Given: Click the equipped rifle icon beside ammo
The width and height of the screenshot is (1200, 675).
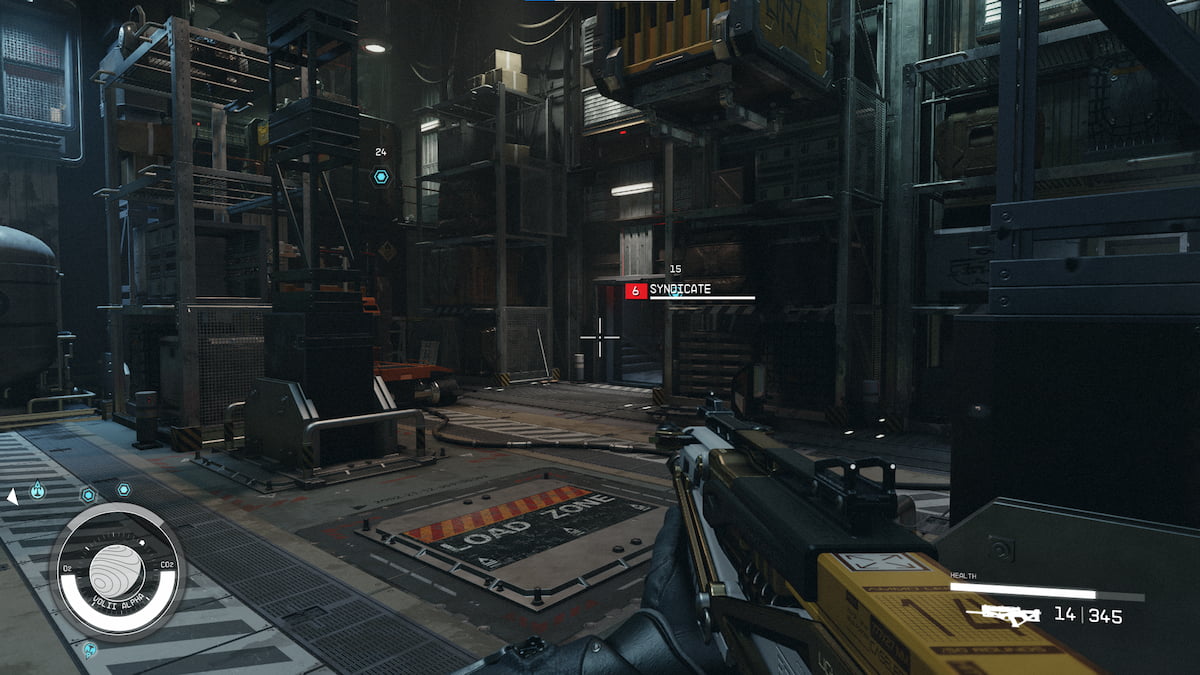Looking at the screenshot, I should click(1010, 615).
